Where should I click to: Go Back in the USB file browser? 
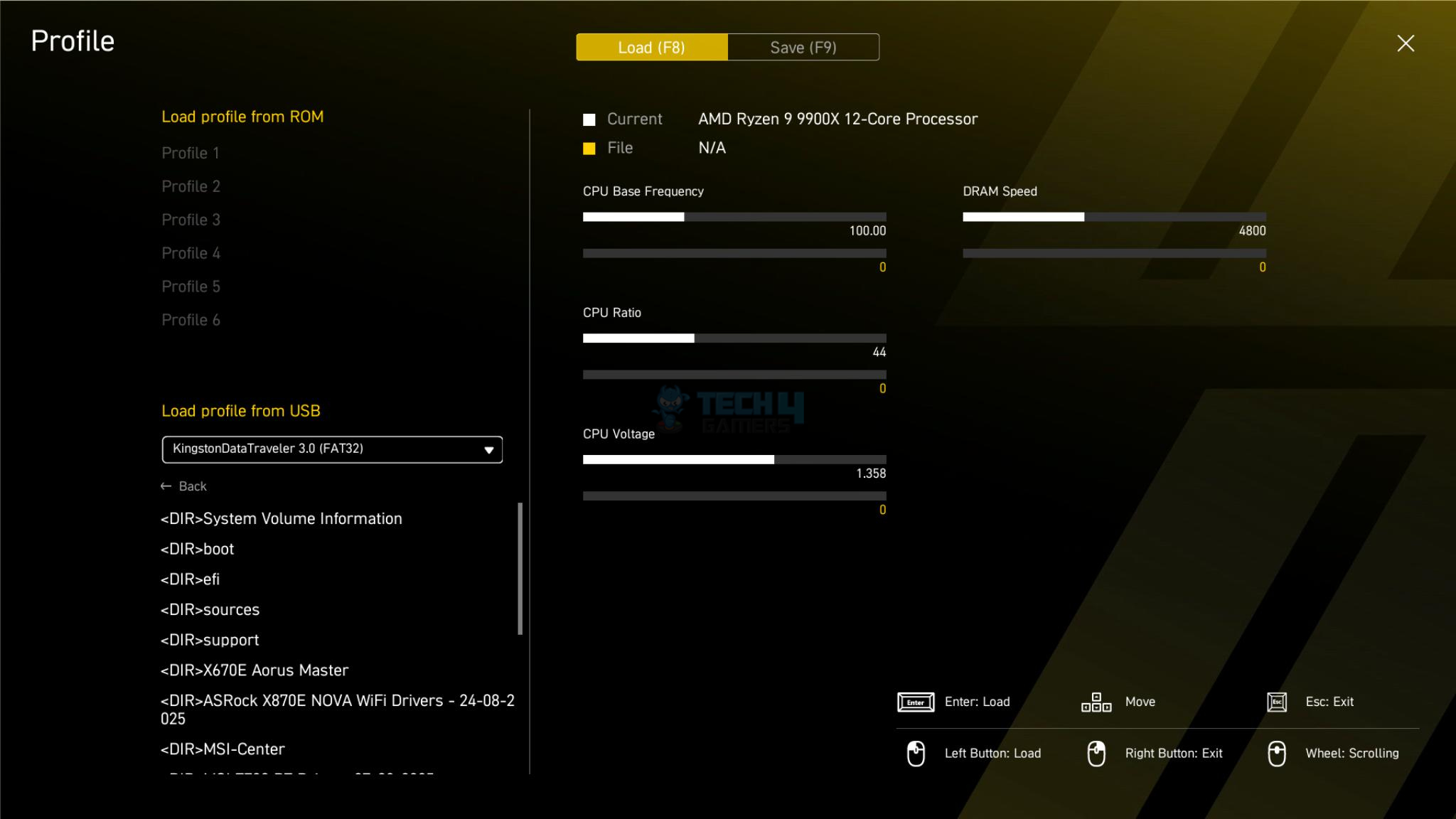coord(184,486)
